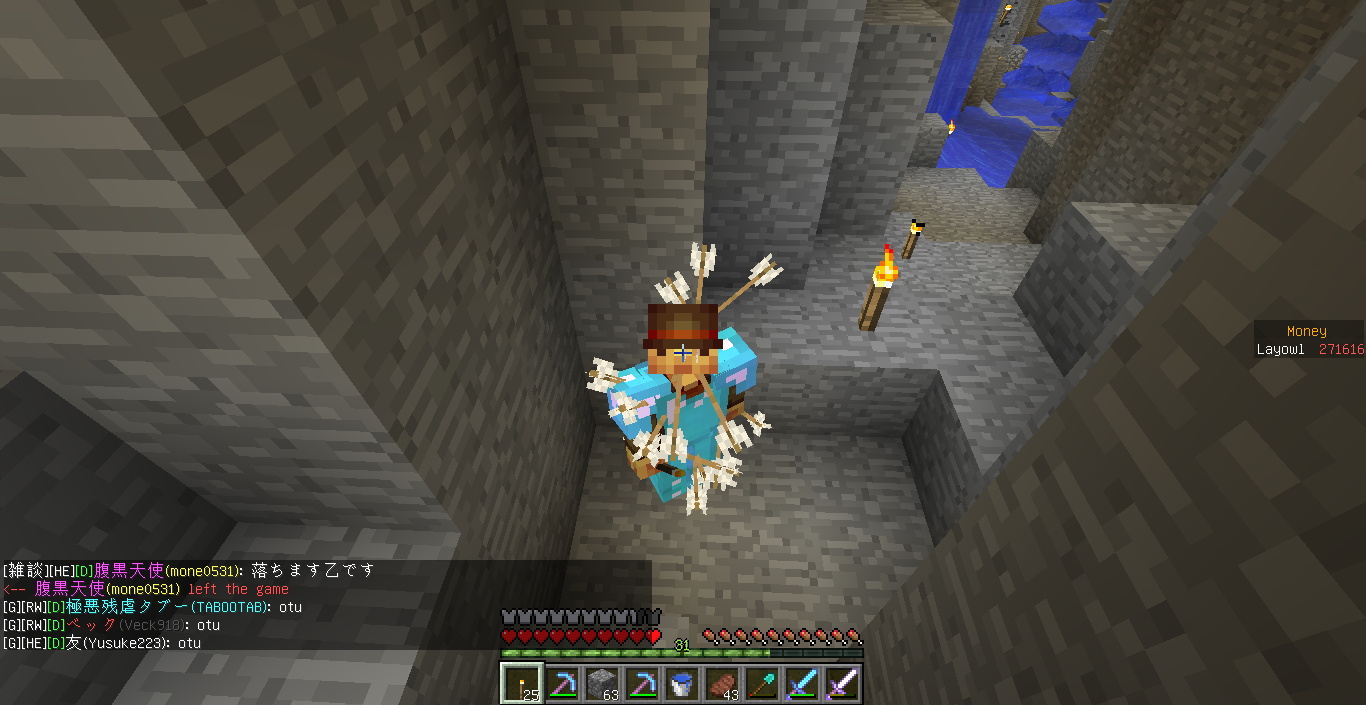Viewport: 1366px width, 705px height.
Task: Select the cobblestone block slot
Action: tap(601, 684)
